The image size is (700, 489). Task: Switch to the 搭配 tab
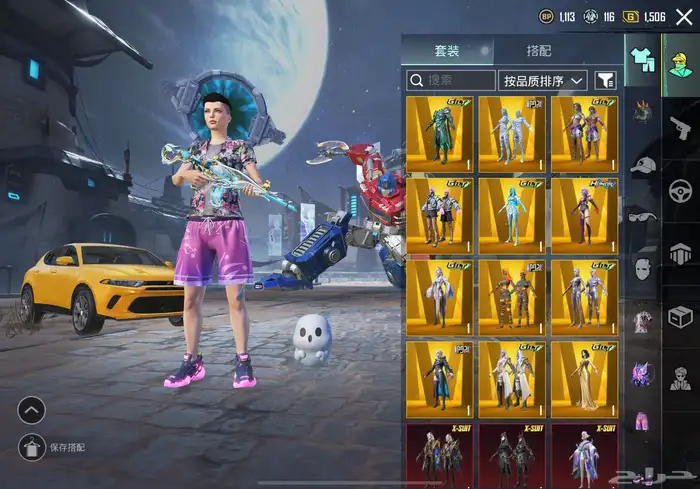coord(539,51)
